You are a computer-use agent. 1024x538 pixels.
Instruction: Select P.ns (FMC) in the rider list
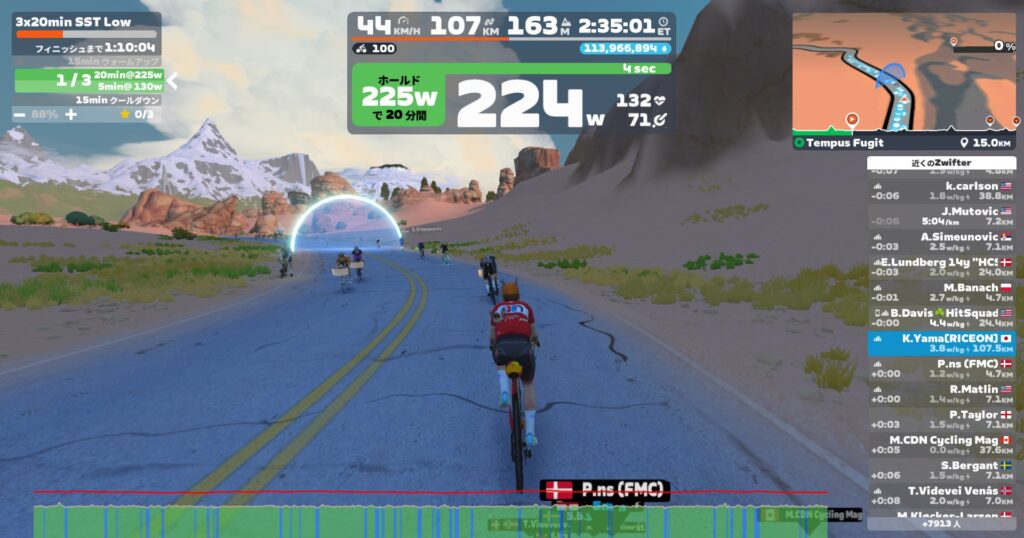941,369
